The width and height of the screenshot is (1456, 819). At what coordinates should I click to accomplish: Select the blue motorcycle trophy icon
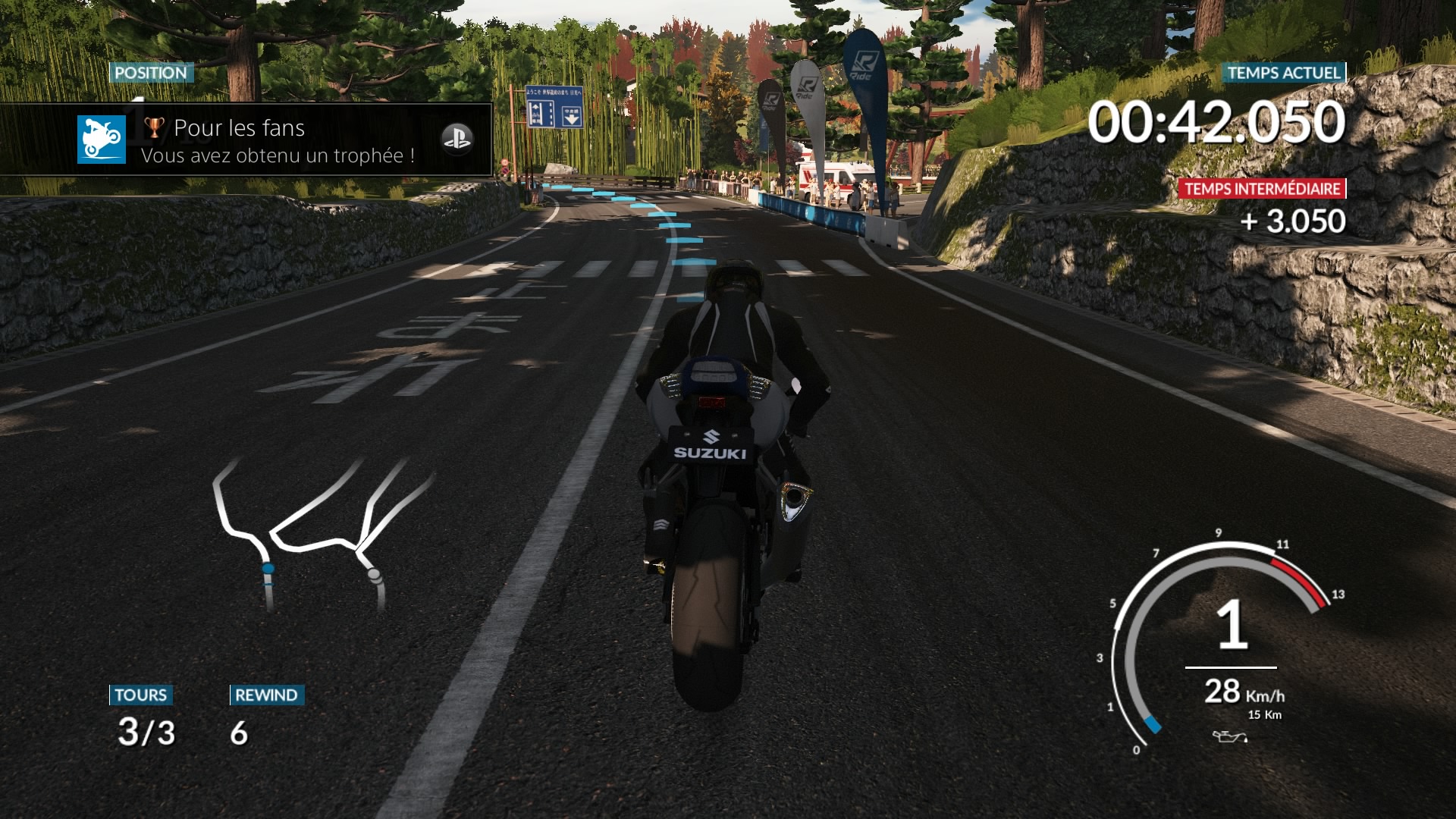pos(102,140)
